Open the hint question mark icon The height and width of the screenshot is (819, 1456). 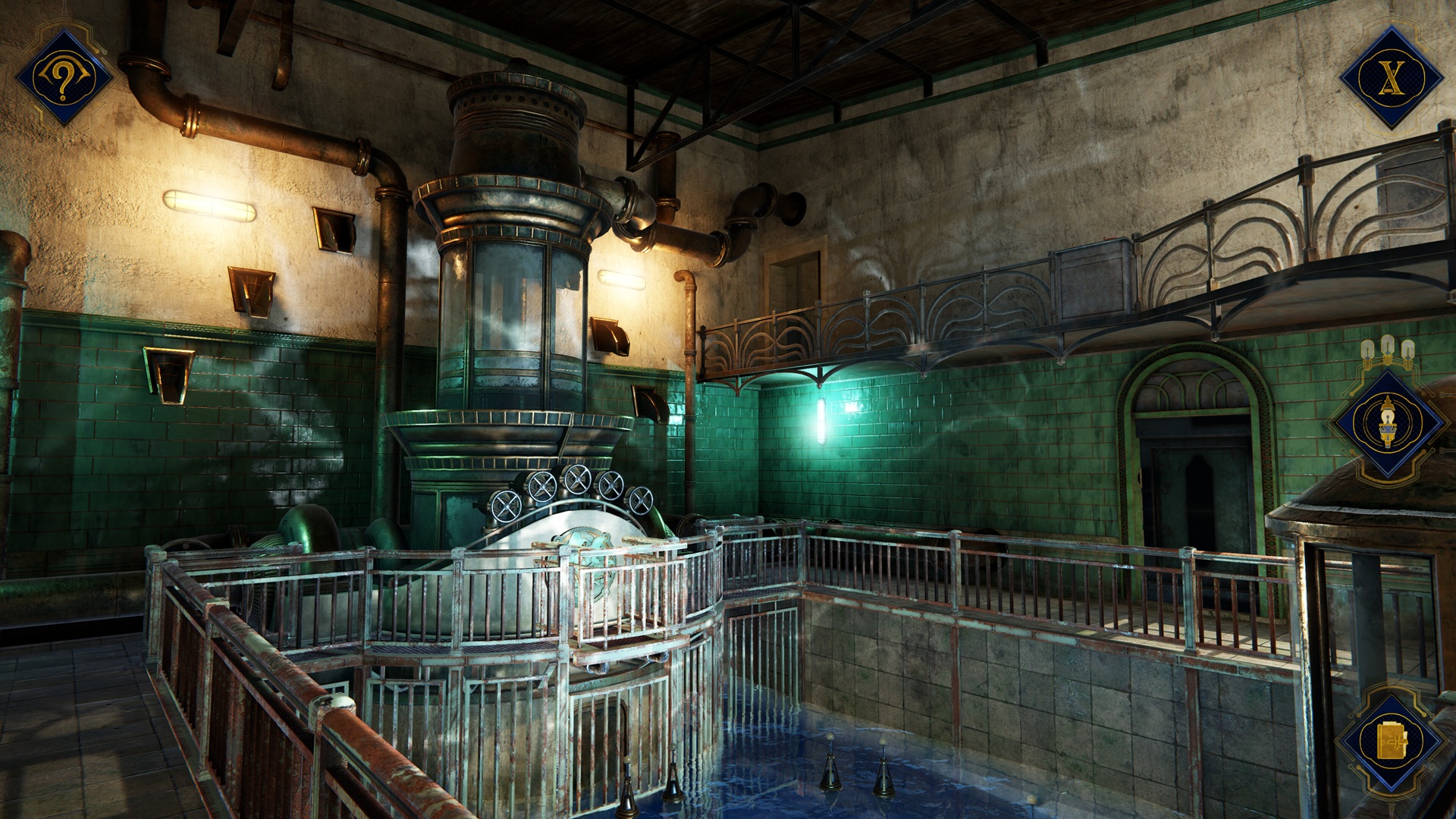[x=63, y=77]
